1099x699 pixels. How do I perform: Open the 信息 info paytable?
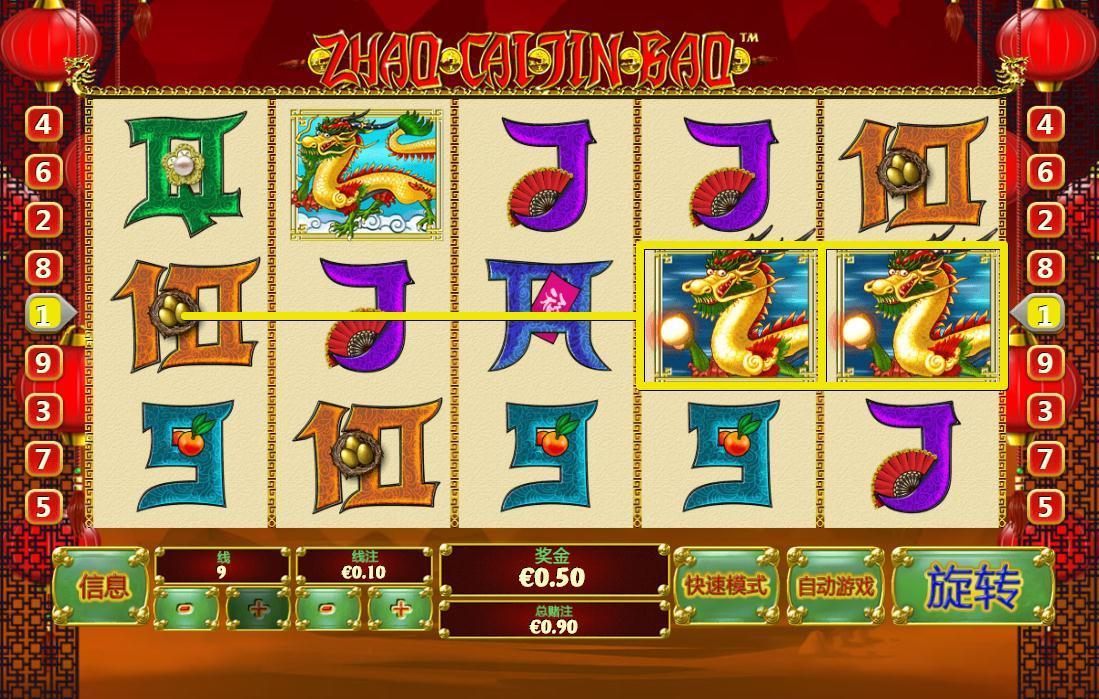click(x=102, y=587)
